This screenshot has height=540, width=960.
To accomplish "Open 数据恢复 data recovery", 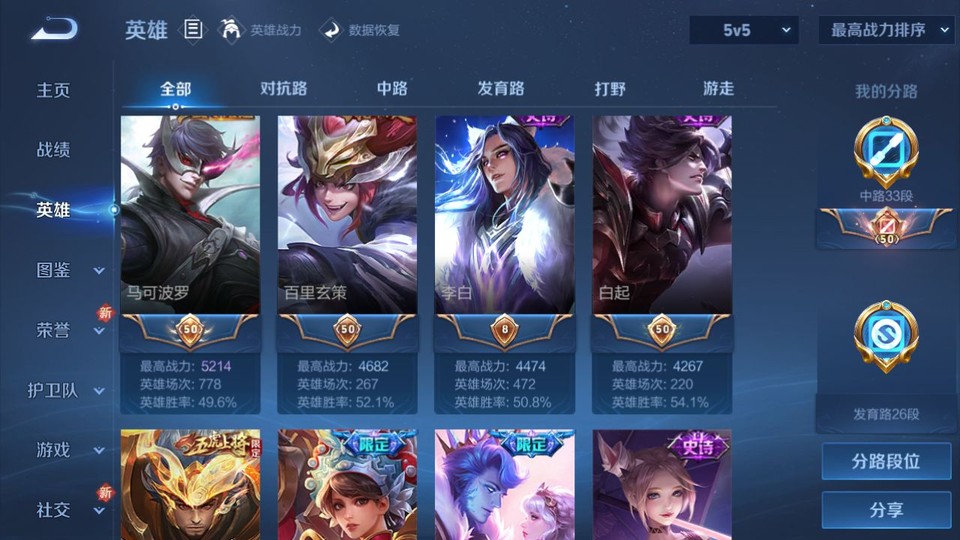I will pyautogui.click(x=361, y=30).
